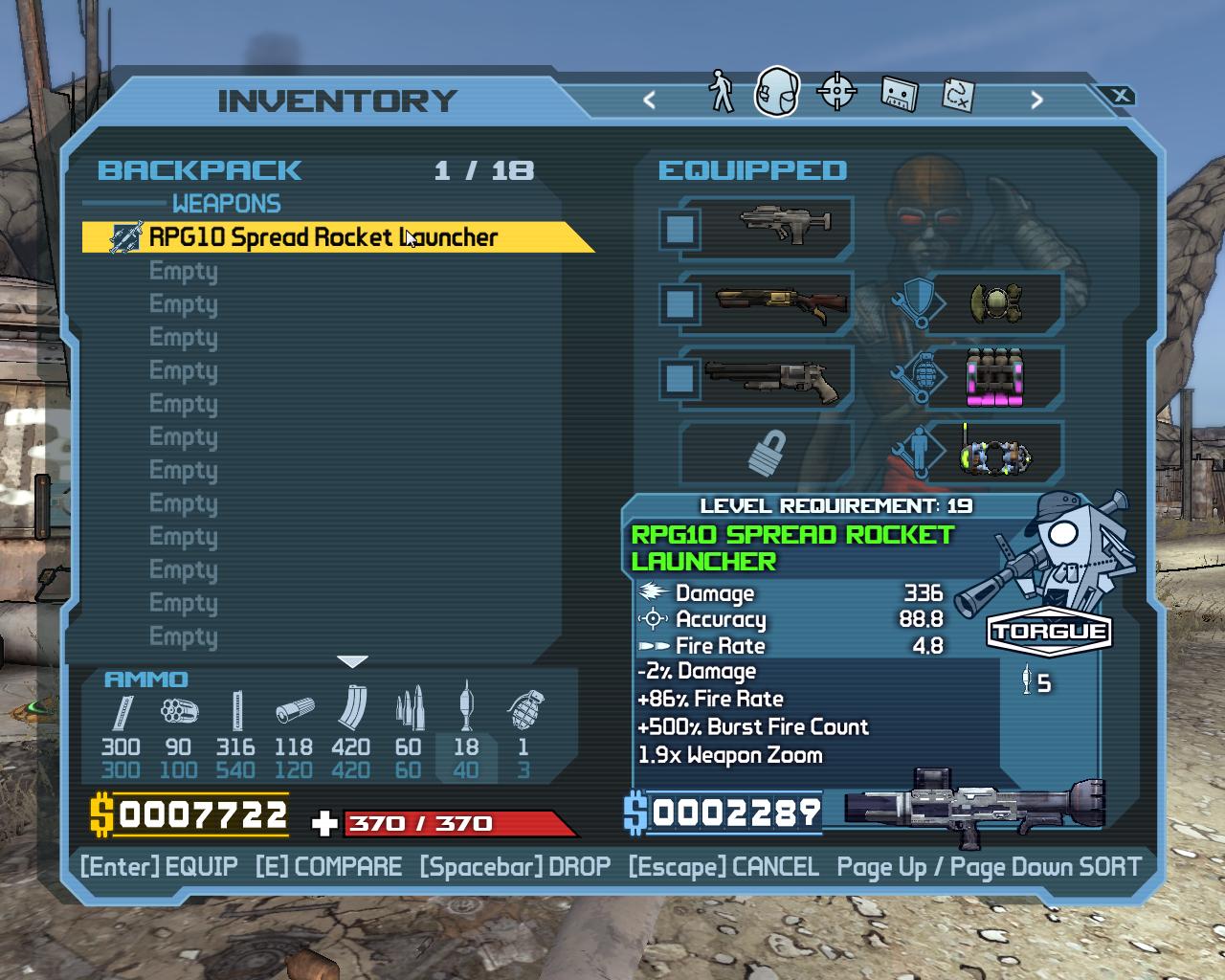Close the inventory with the X button
The height and width of the screenshot is (980, 1225).
click(x=1120, y=96)
